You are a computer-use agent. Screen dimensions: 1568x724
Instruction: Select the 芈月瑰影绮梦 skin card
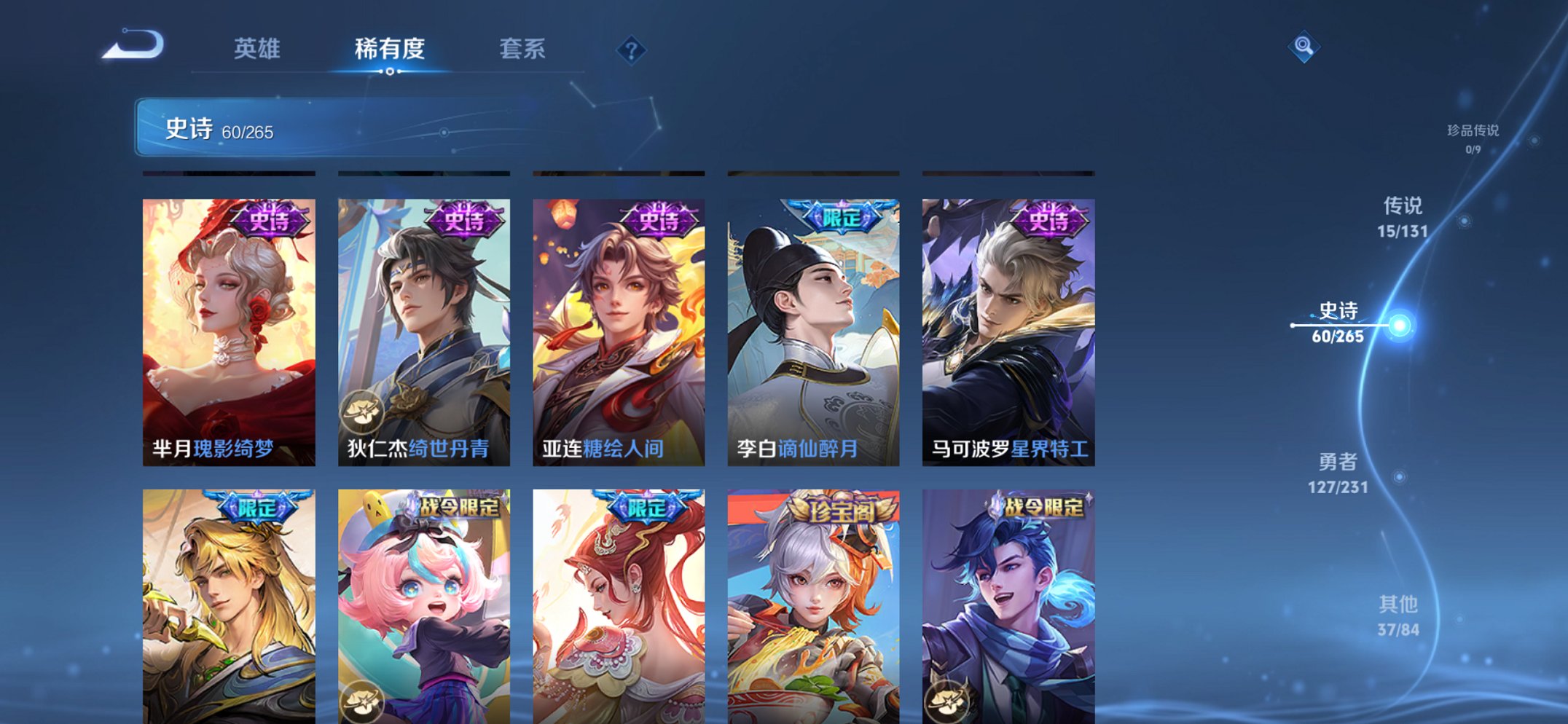click(x=230, y=328)
